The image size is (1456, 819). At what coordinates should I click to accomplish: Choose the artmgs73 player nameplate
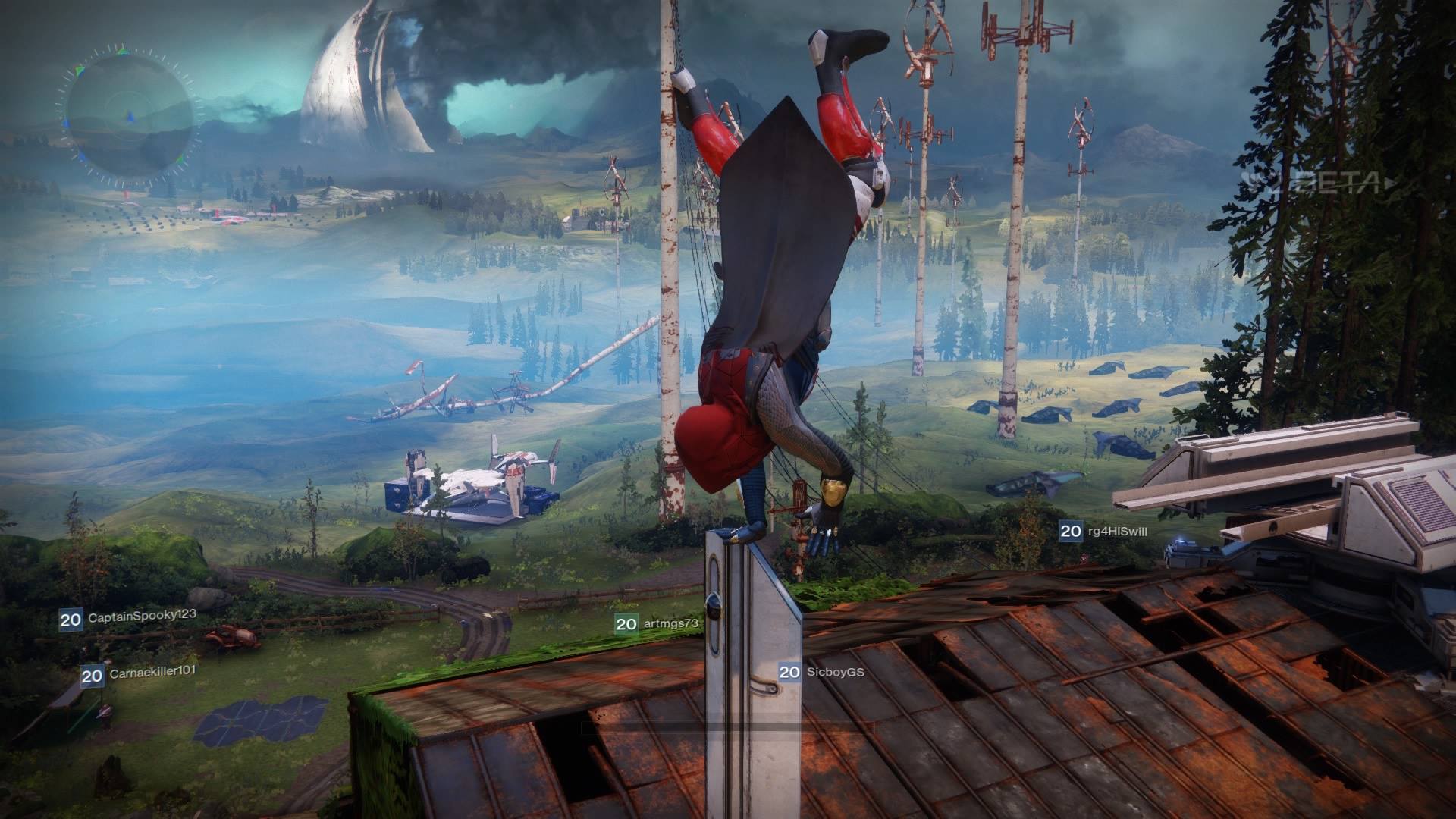(657, 623)
